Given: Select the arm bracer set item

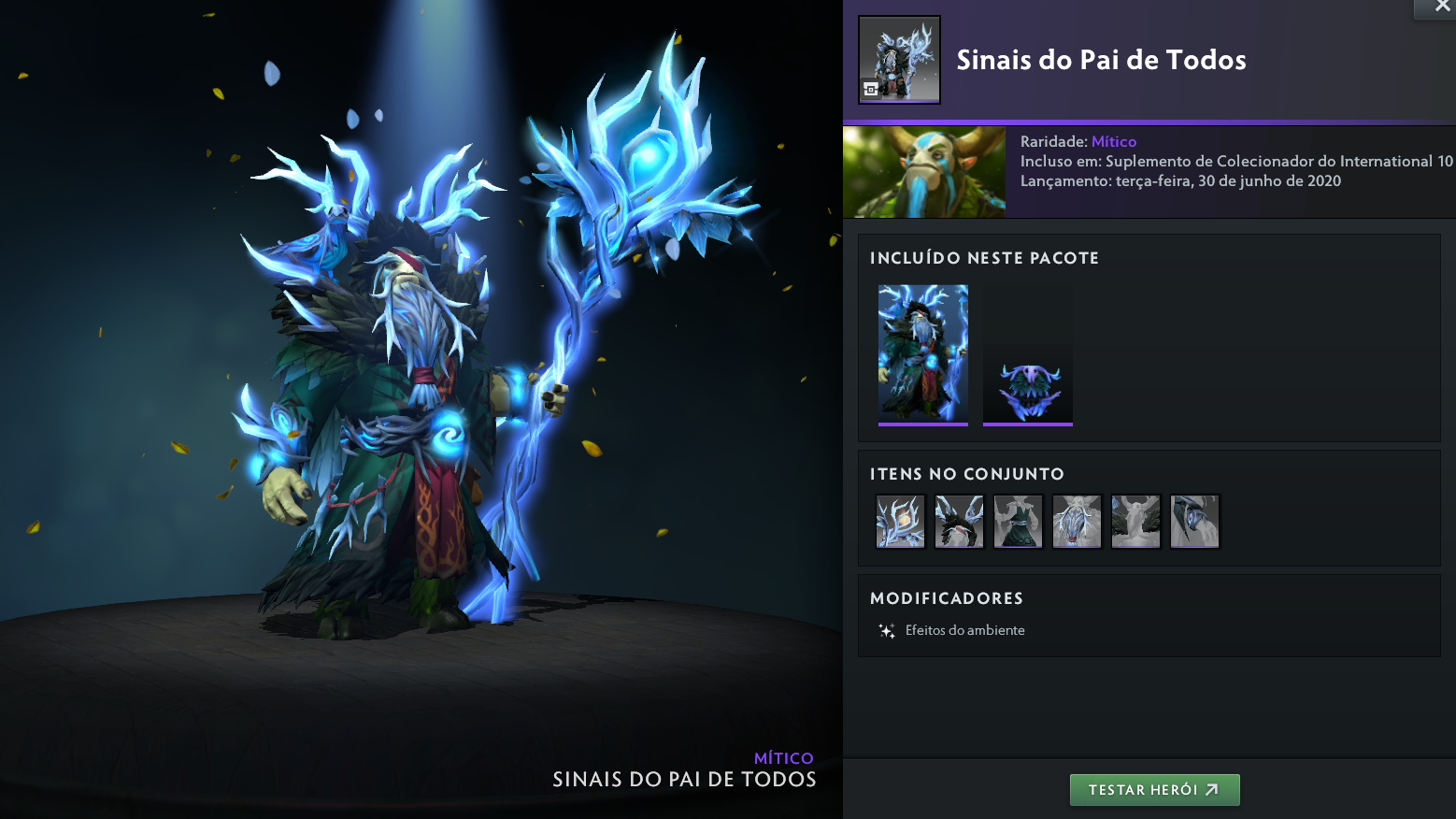Looking at the screenshot, I should click(x=1194, y=522).
